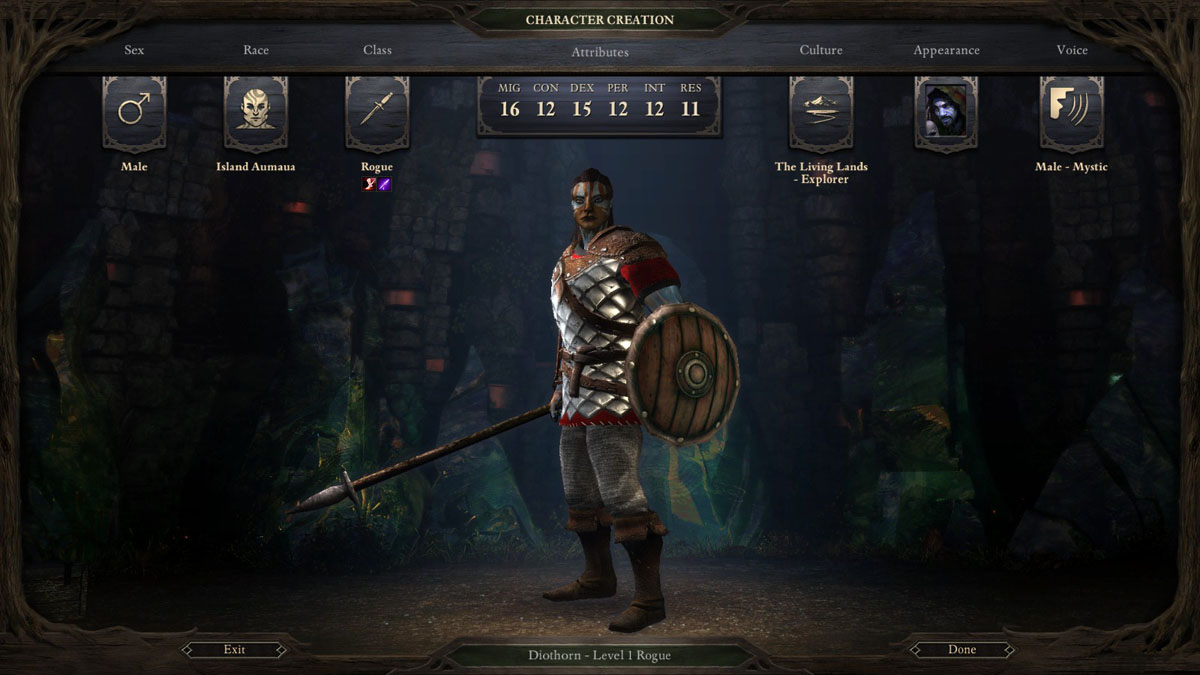This screenshot has width=1200, height=675.
Task: Switch to the Voice step label
Action: coord(1072,50)
